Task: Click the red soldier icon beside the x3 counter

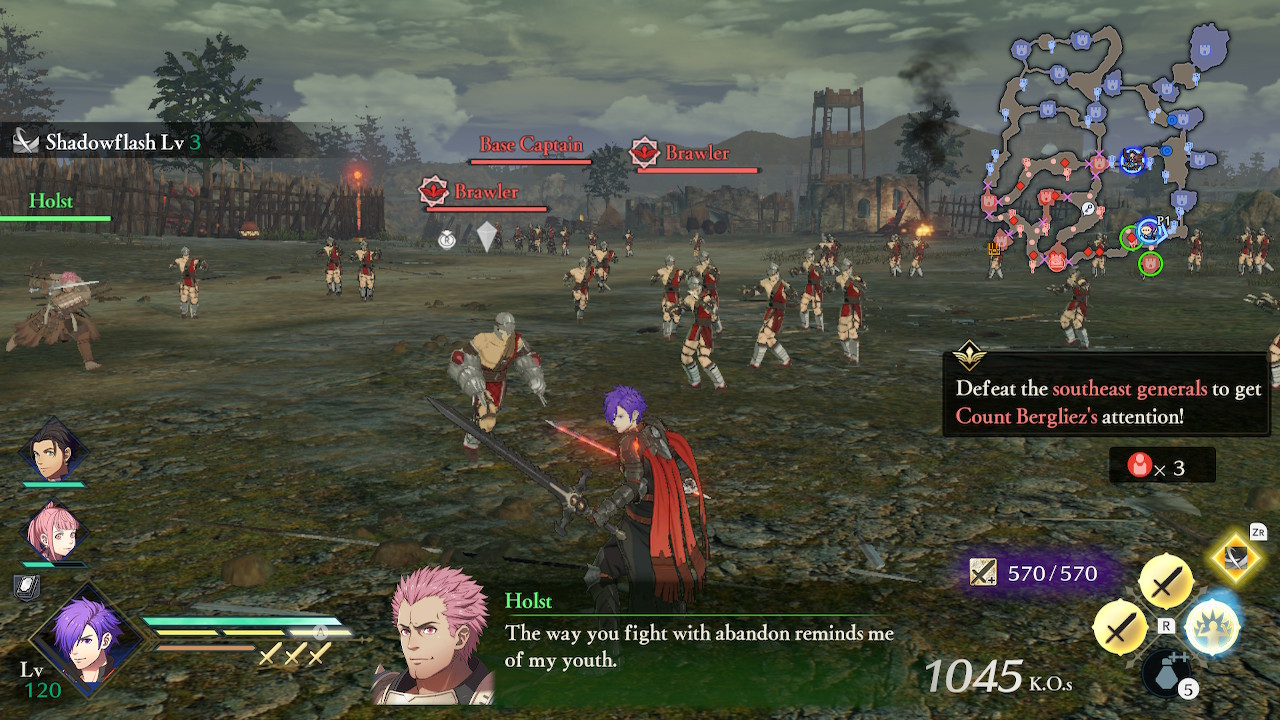Action: click(1141, 464)
